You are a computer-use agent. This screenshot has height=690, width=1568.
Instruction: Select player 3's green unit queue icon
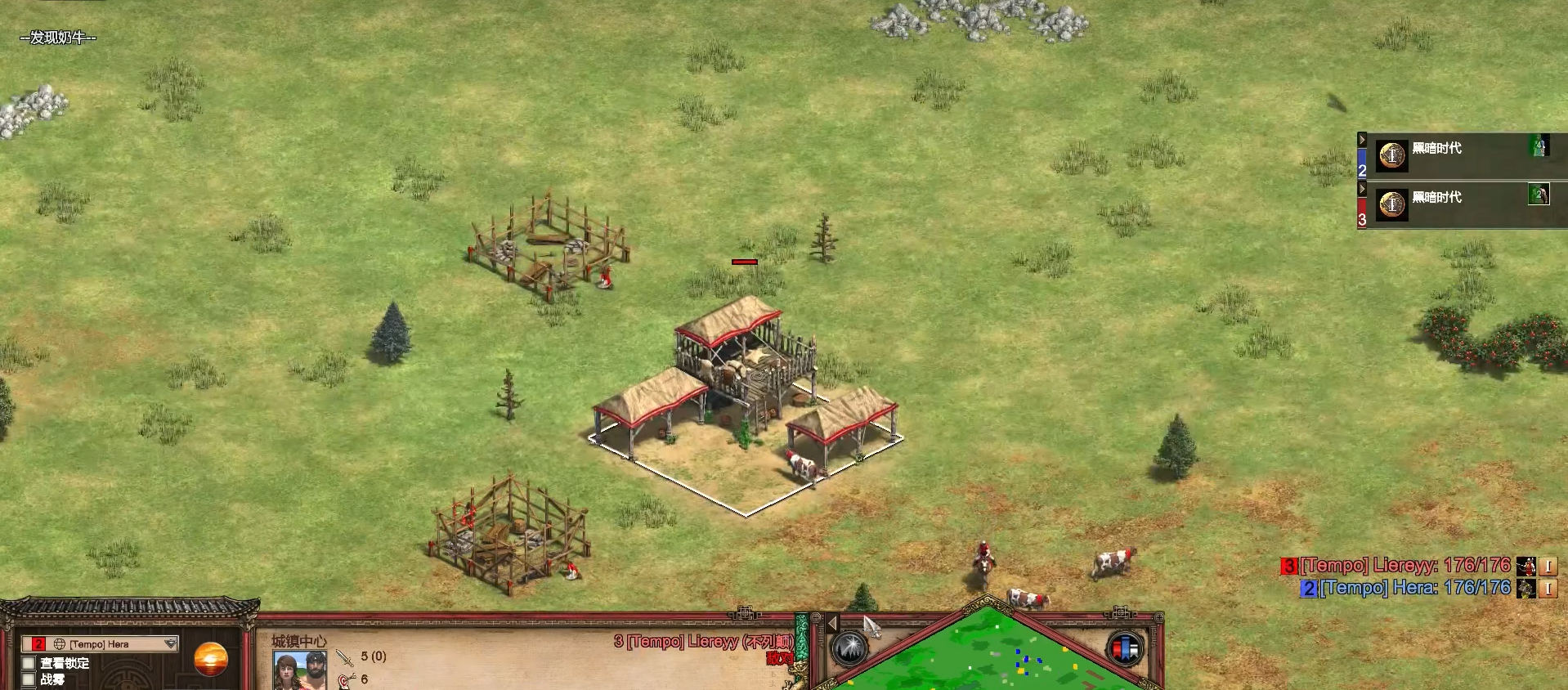[x=1539, y=195]
